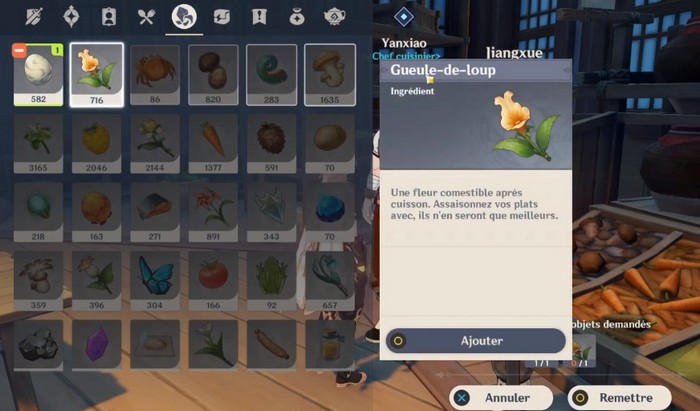
Task: Select the purple crystal slot
Action: tap(97, 344)
